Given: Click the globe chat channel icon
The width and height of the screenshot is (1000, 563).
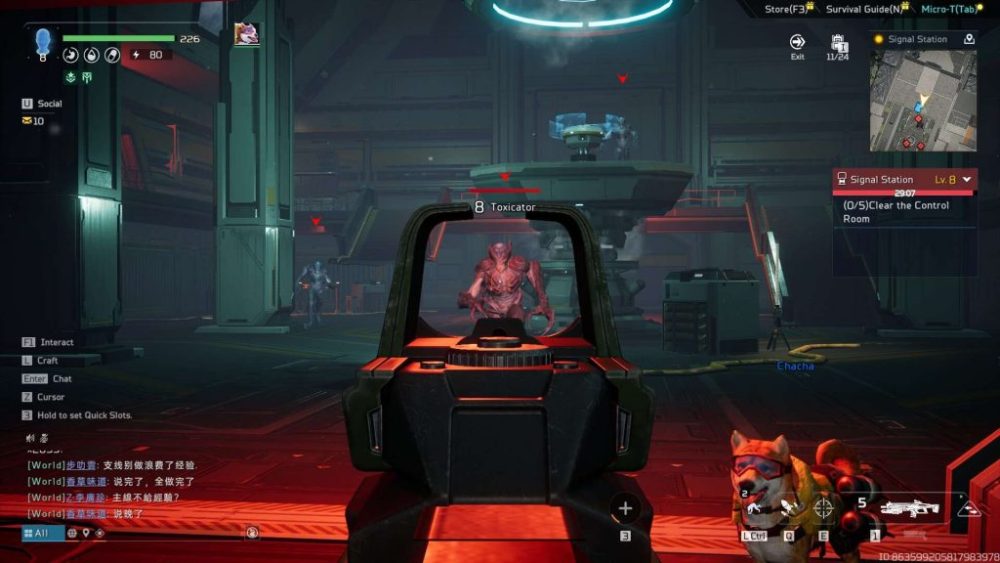Looking at the screenshot, I should [x=72, y=533].
